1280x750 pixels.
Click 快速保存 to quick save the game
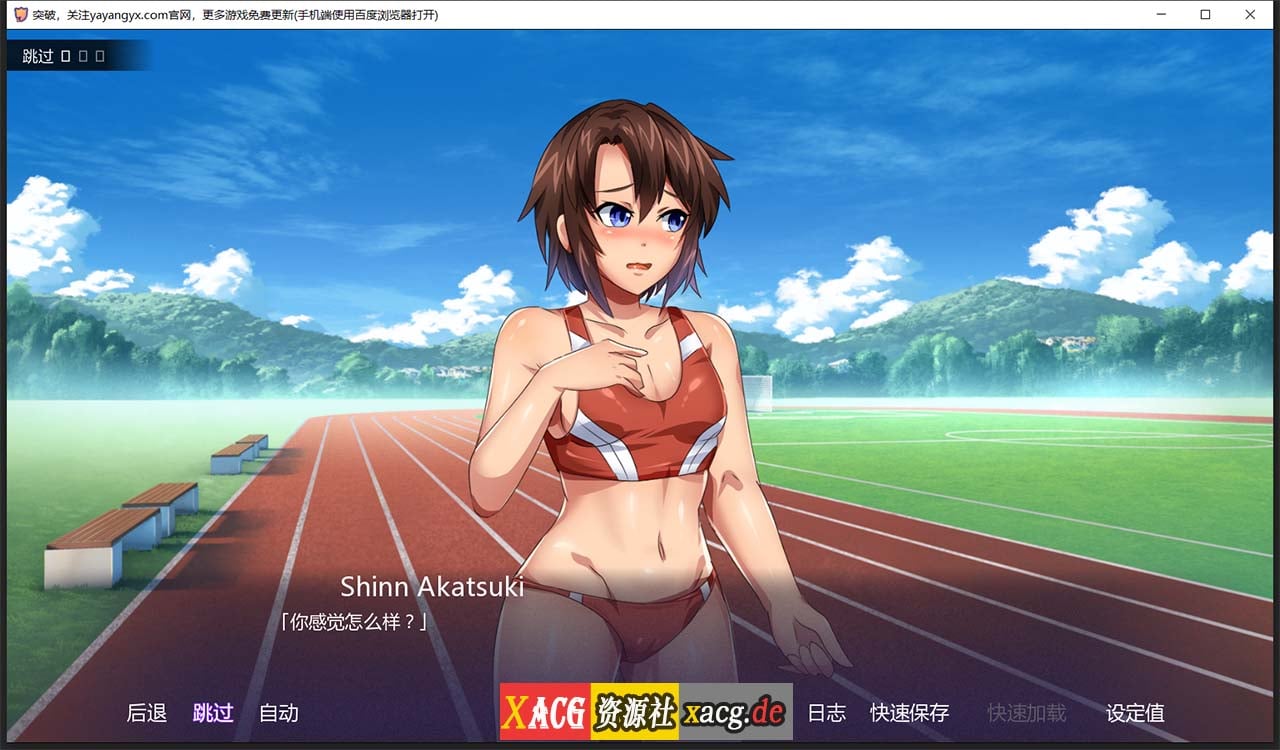909,713
